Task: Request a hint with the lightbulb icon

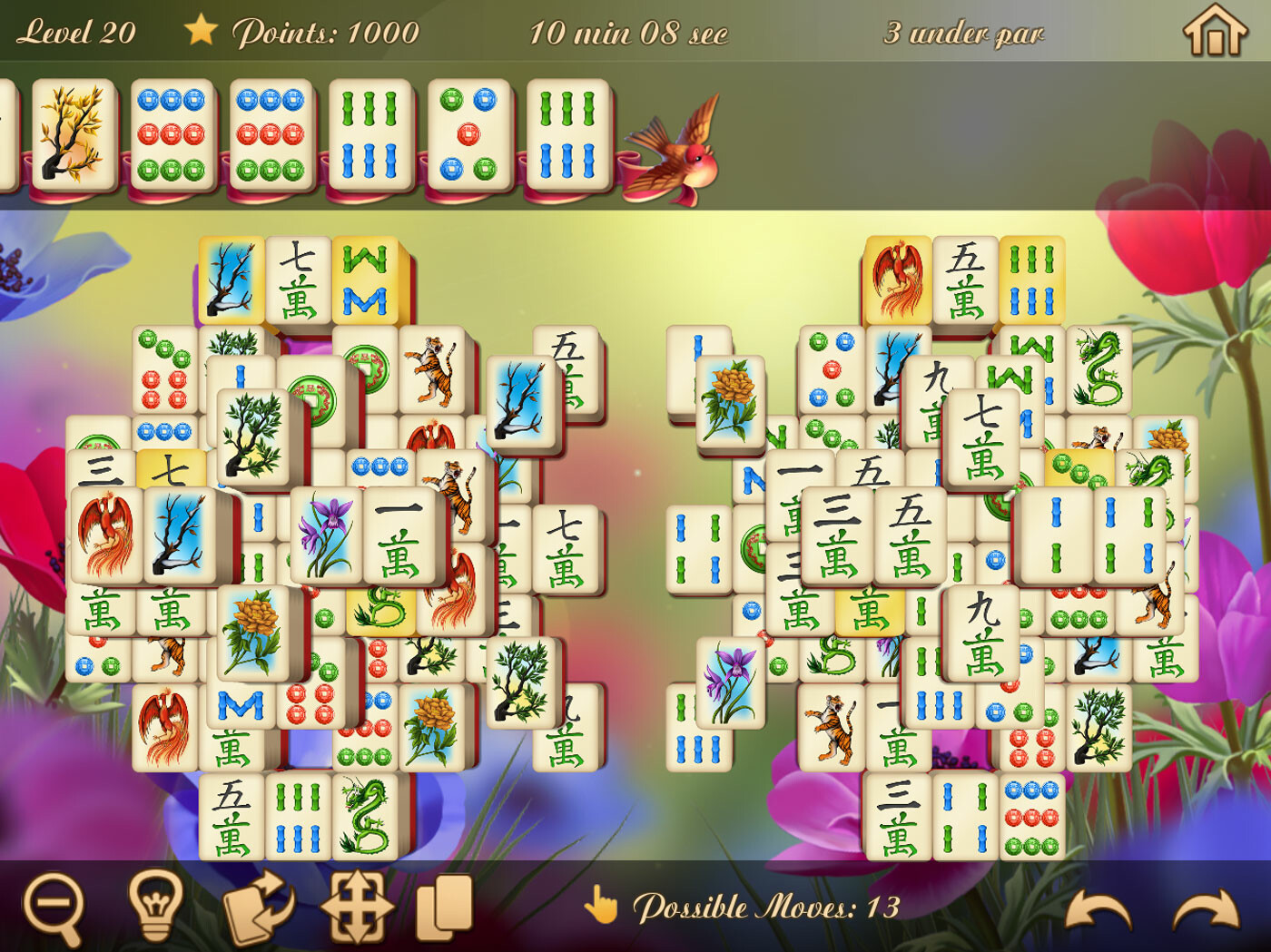Action: tap(156, 906)
